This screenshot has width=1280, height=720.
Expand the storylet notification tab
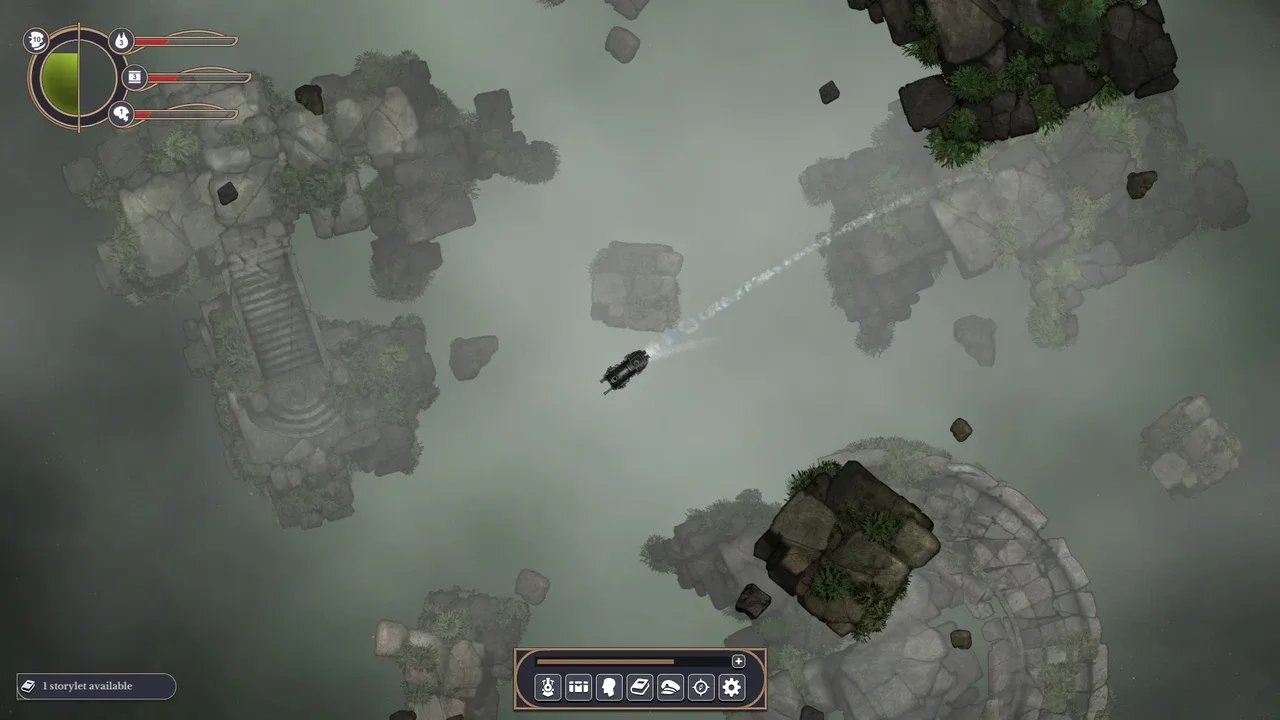point(95,686)
